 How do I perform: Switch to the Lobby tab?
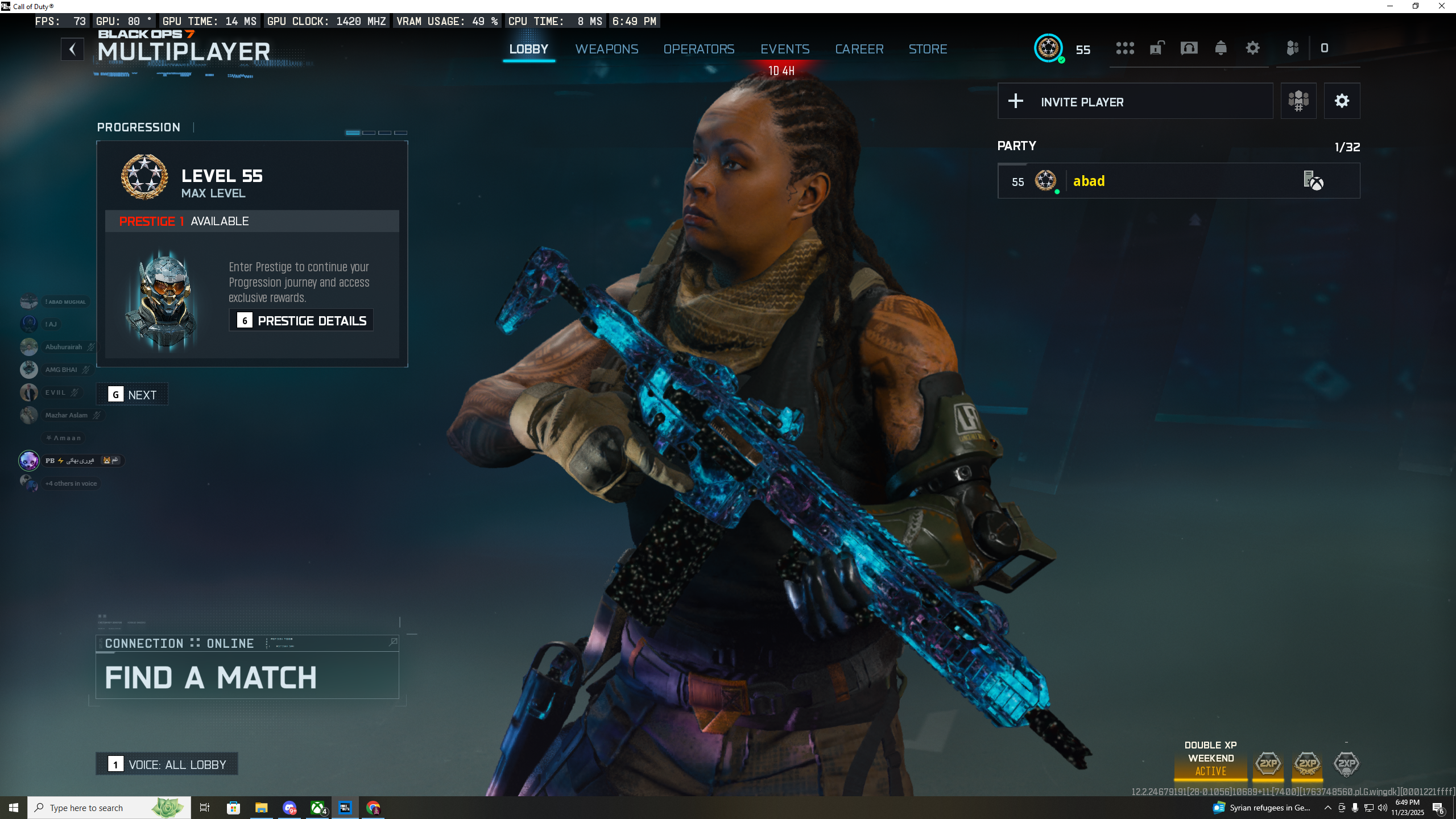click(528, 49)
